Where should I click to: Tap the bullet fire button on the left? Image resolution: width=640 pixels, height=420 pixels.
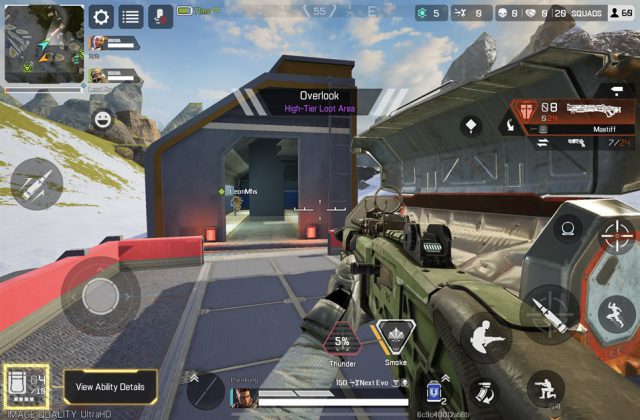tap(36, 184)
